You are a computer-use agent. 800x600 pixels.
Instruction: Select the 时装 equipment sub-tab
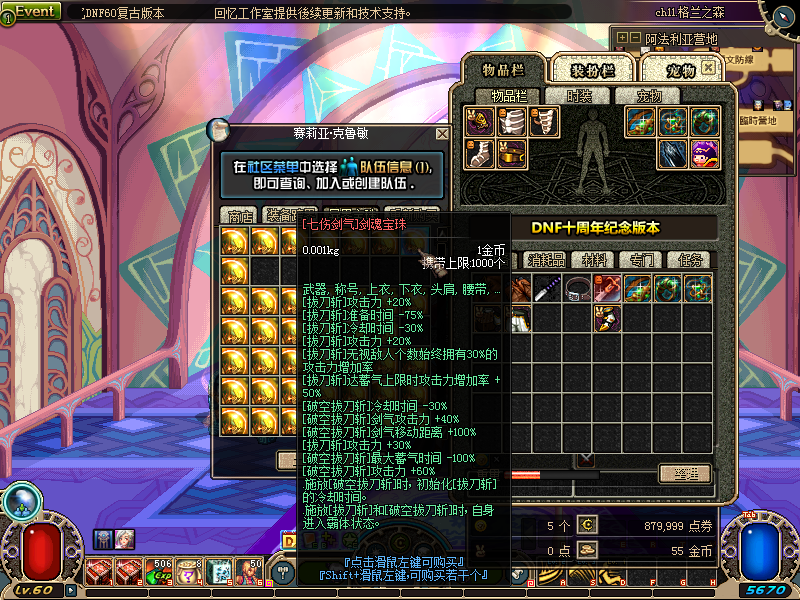click(x=579, y=96)
